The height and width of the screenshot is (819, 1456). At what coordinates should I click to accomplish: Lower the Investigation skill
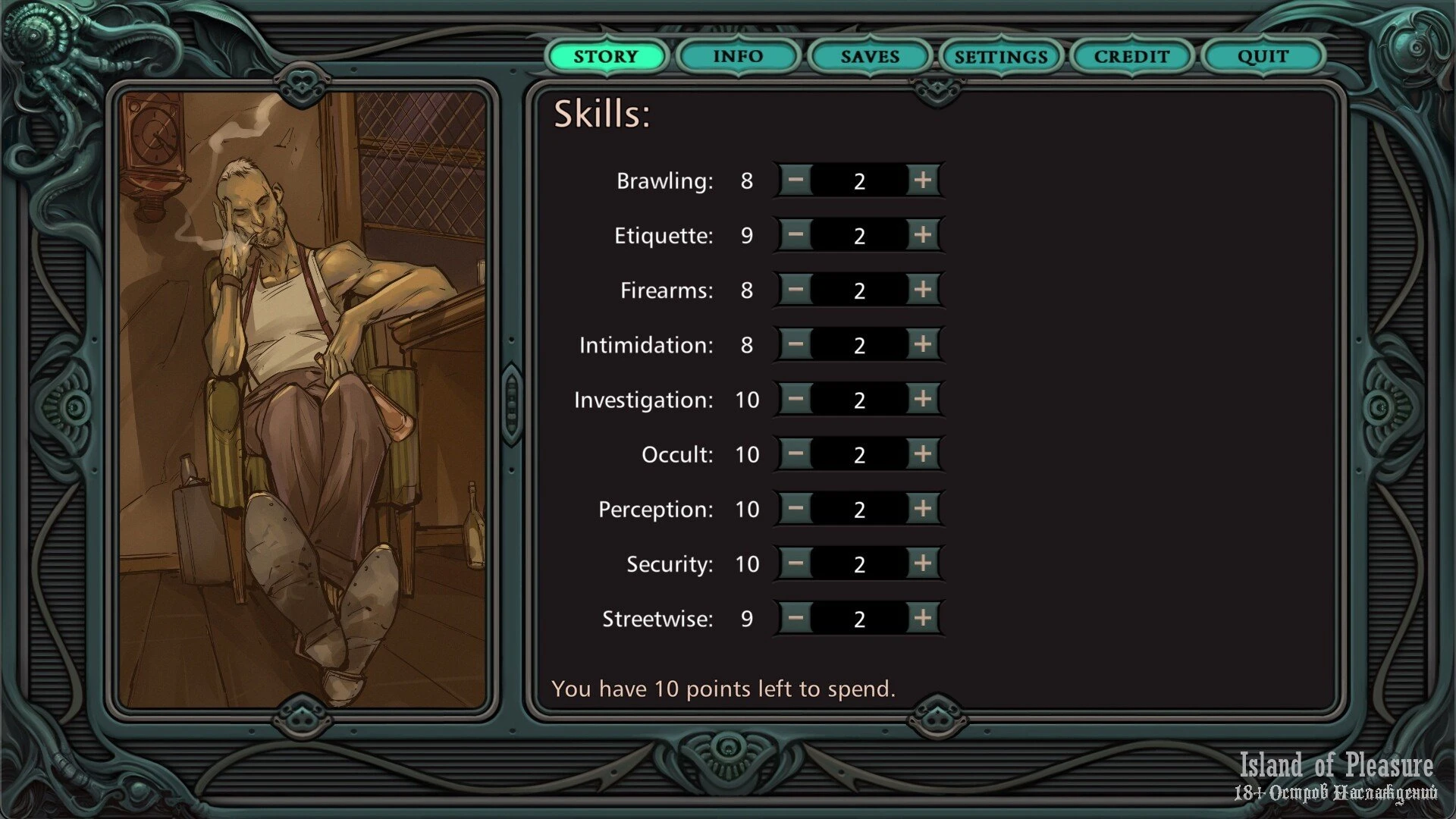795,399
